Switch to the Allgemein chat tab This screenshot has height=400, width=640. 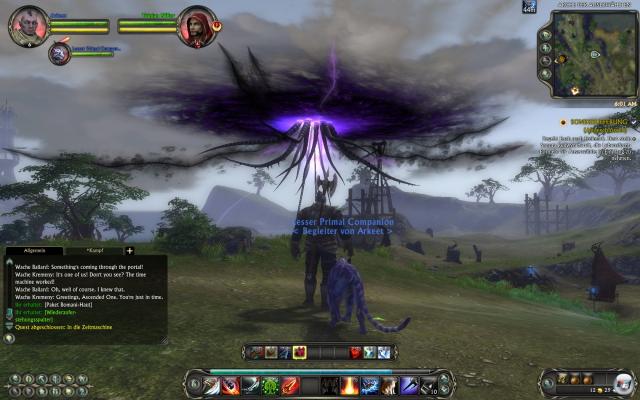tap(34, 250)
